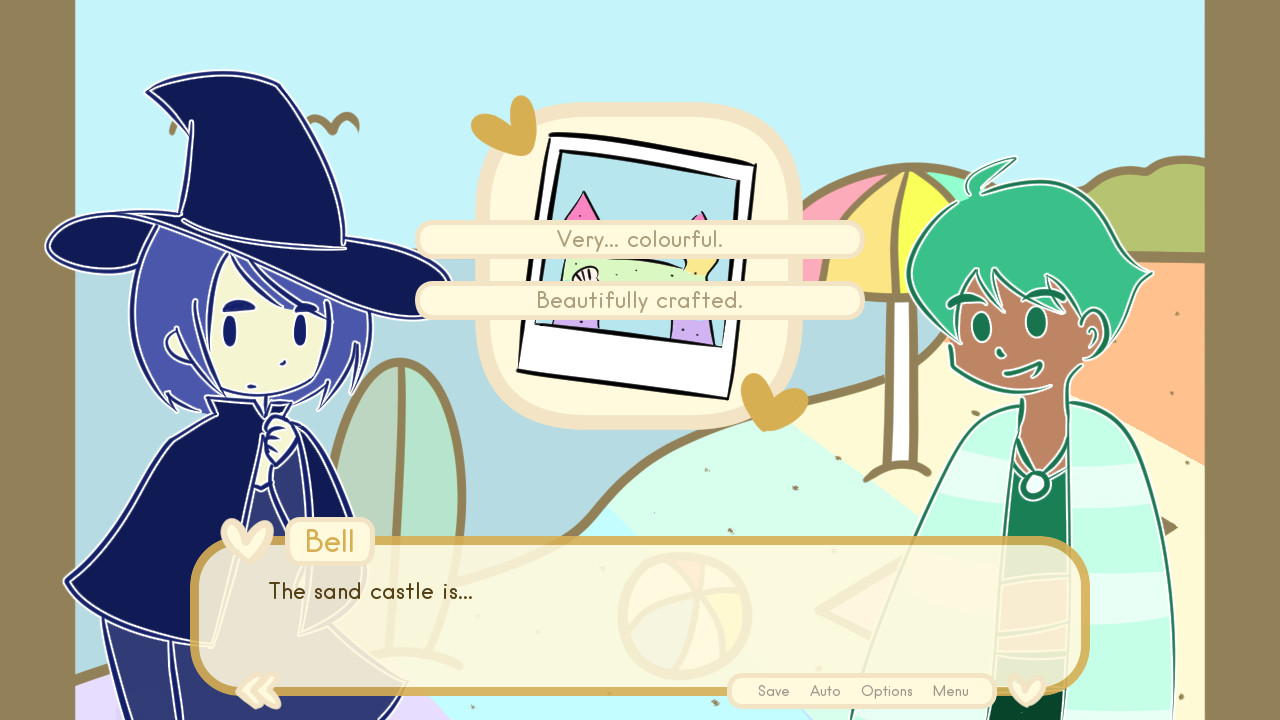Expand the Save screen
The width and height of the screenshot is (1280, 720).
coord(773,691)
